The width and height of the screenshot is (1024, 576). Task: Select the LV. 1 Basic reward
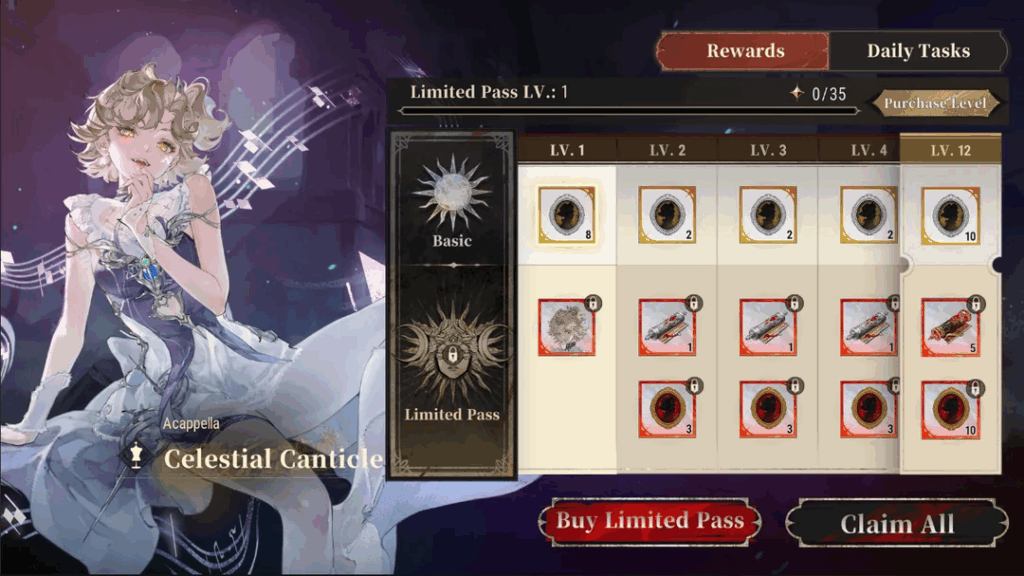pos(566,215)
